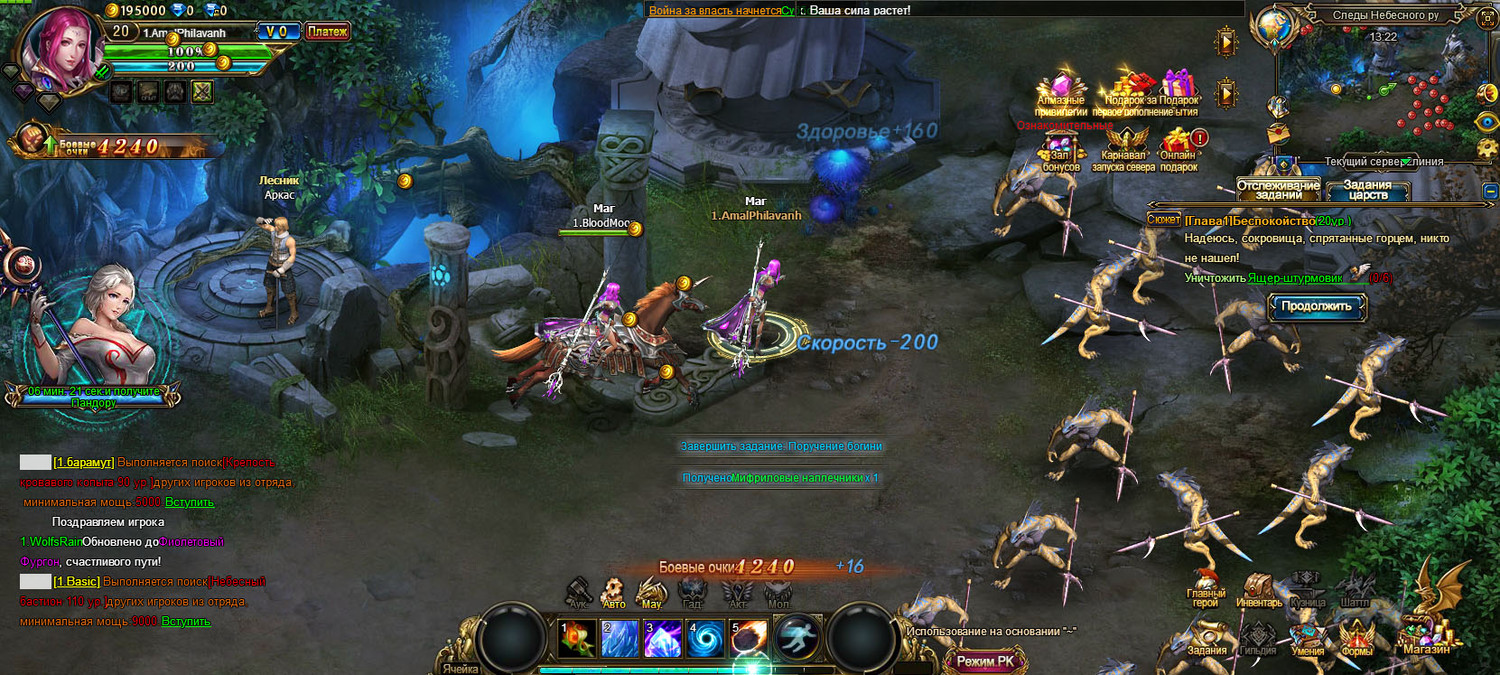
Task: Toggle the "Режим PK" button
Action: [x=985, y=661]
